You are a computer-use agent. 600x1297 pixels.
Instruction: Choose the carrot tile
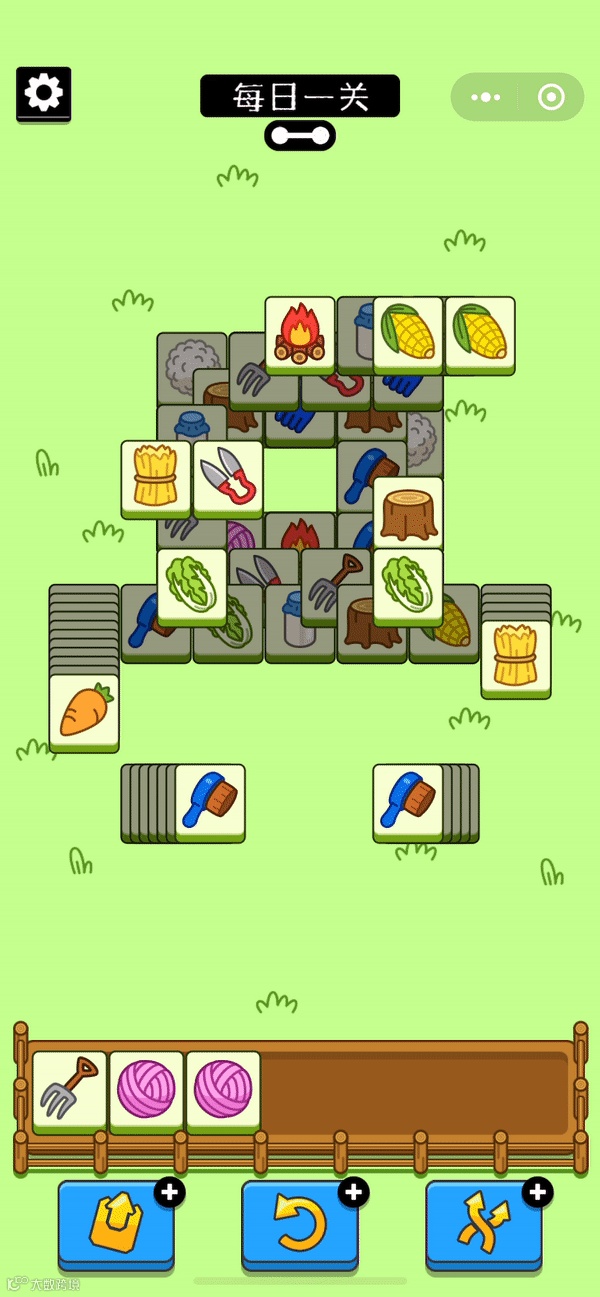84,711
